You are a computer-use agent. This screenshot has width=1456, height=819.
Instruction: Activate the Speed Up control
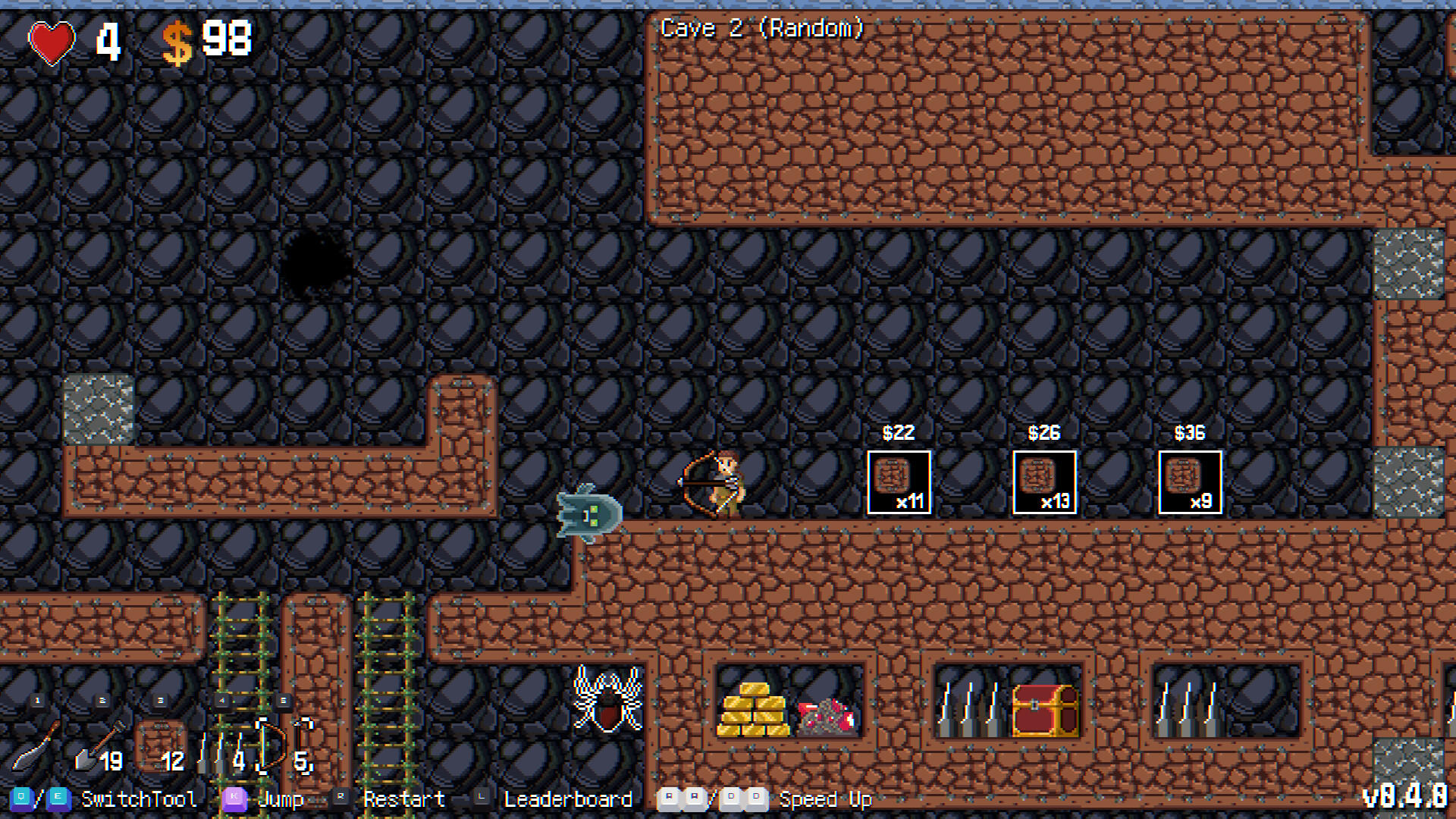[x=825, y=799]
